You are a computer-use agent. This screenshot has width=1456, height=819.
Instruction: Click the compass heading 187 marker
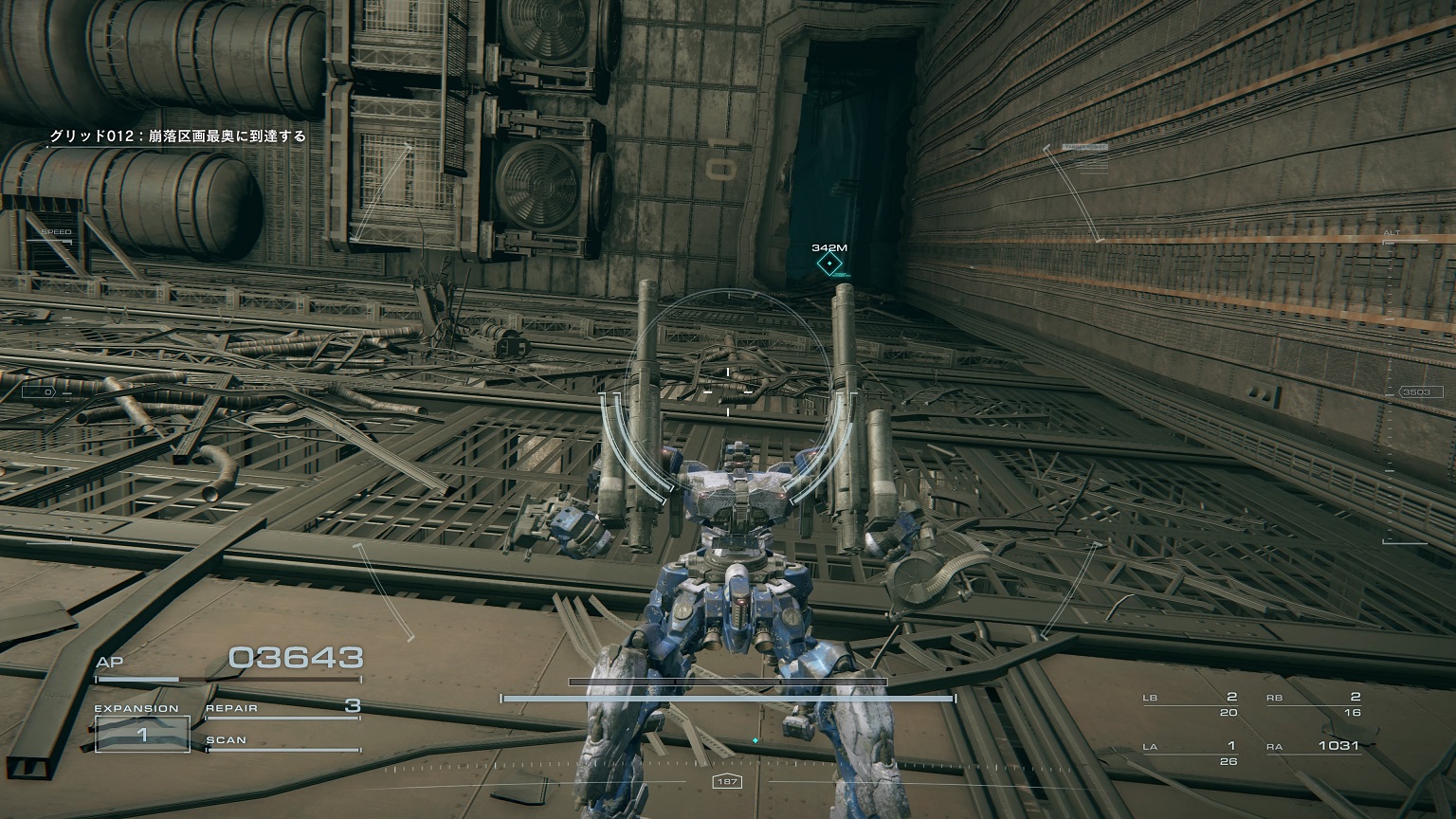click(727, 782)
